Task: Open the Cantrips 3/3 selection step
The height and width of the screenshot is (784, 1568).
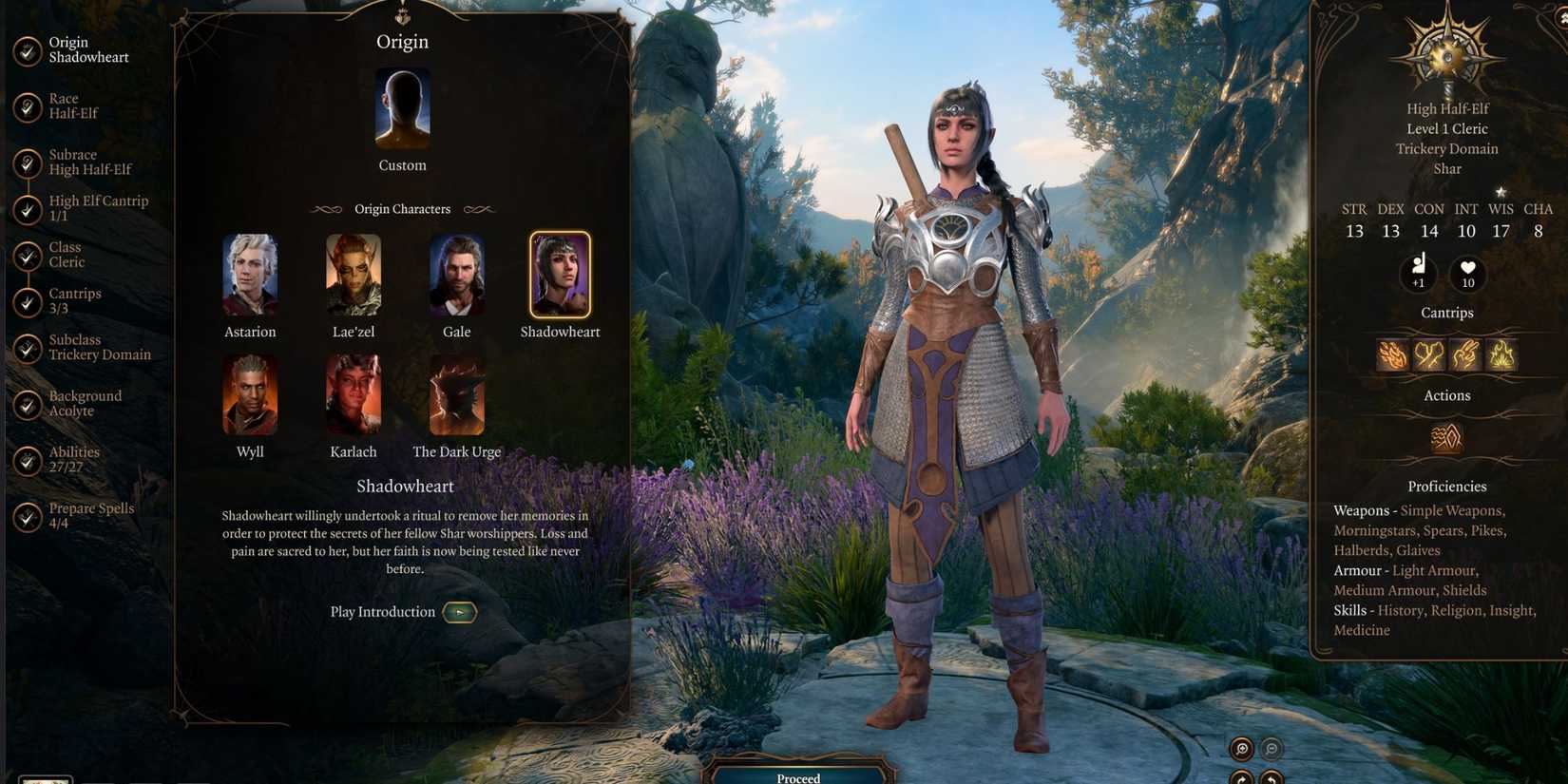Action: pyautogui.click(x=74, y=300)
